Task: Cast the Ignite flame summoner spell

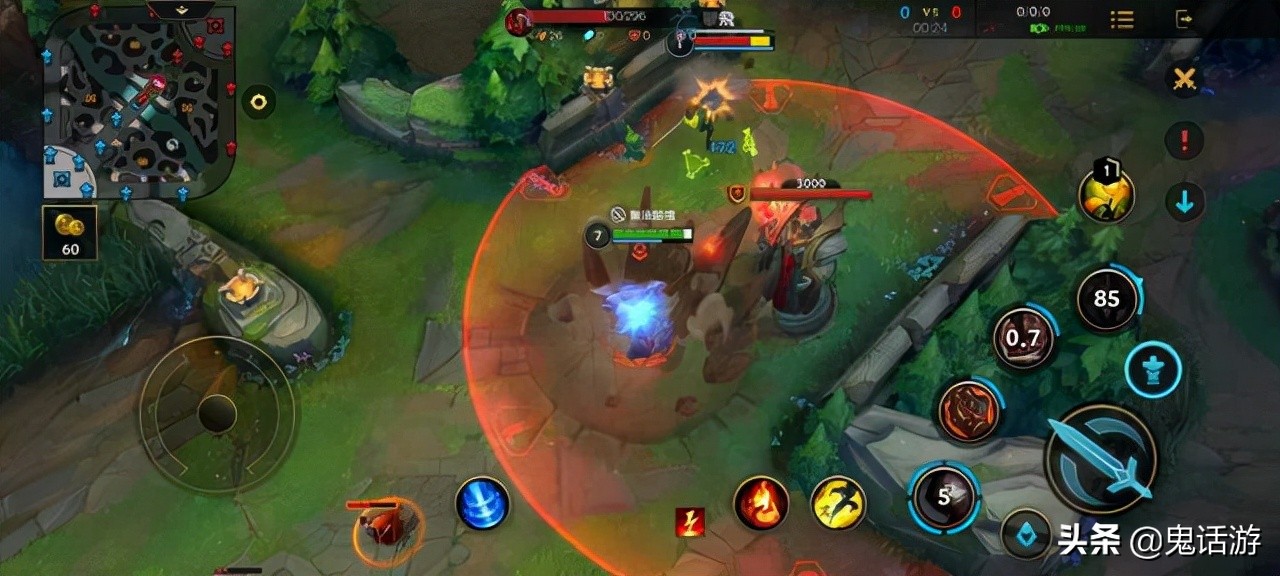Action: 761,503
